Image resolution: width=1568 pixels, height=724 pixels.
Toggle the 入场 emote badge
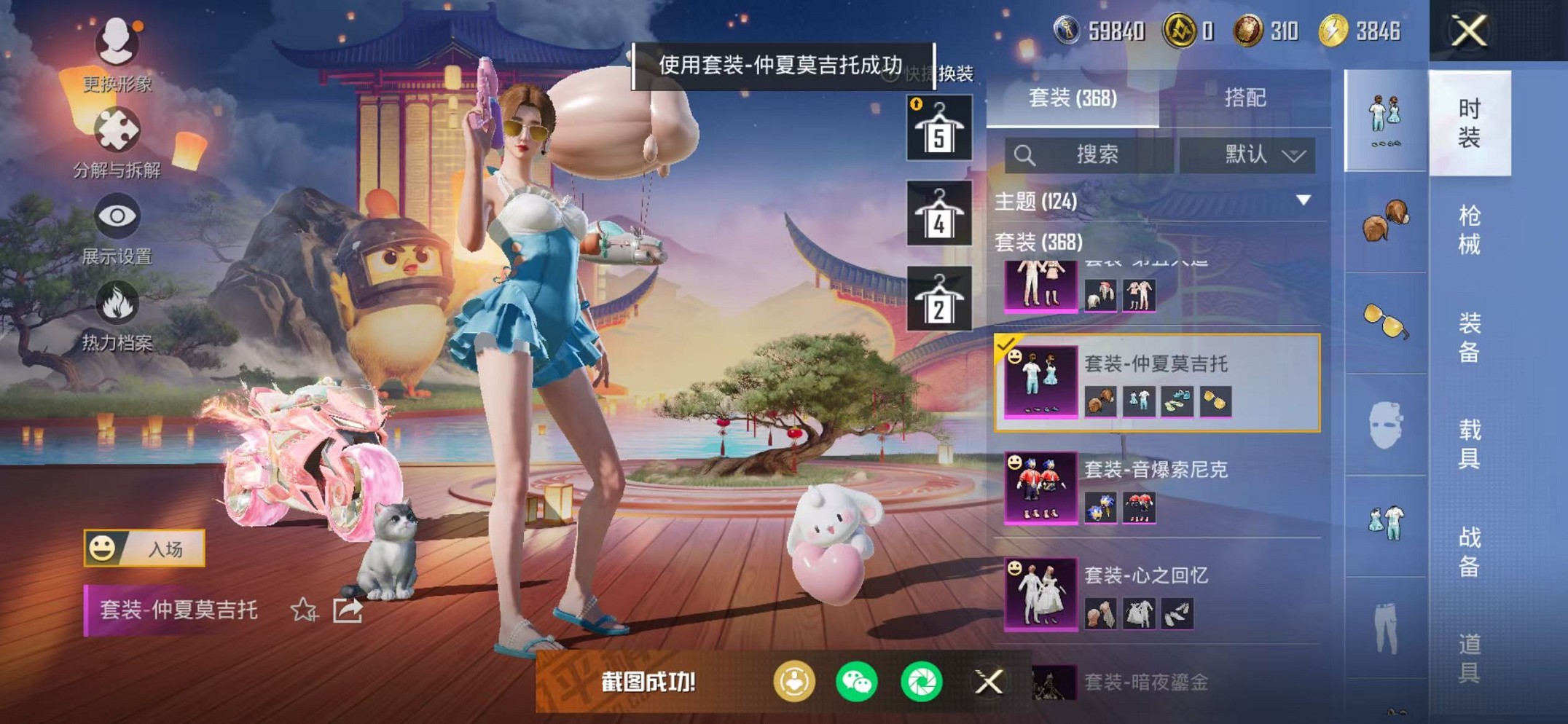[146, 550]
